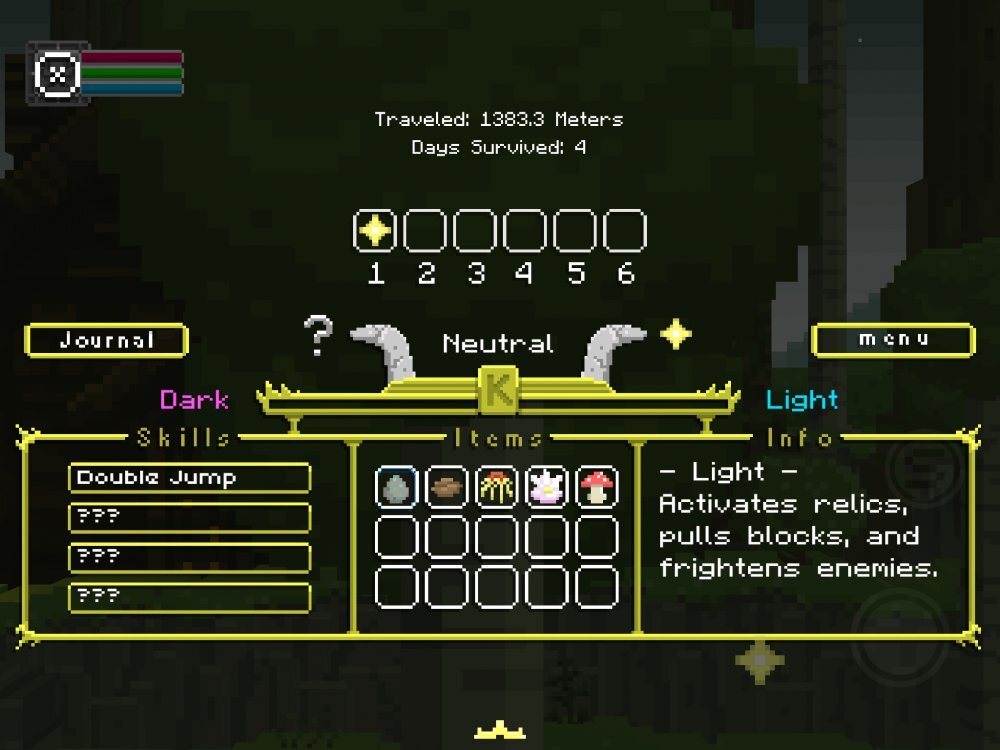Select hotbar slot 1 with light spark

click(375, 231)
